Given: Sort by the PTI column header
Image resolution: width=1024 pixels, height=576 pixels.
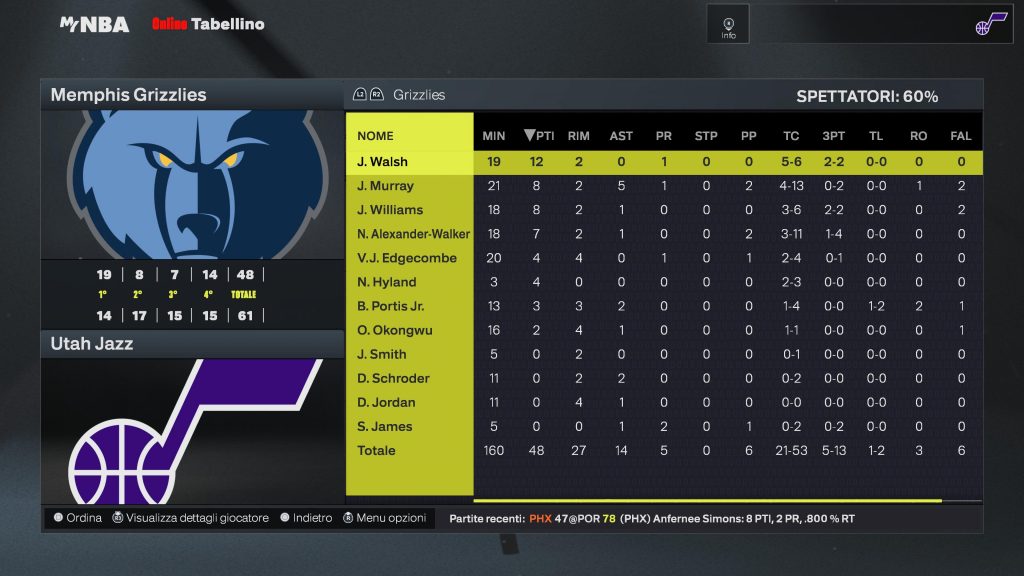Looking at the screenshot, I should (539, 136).
